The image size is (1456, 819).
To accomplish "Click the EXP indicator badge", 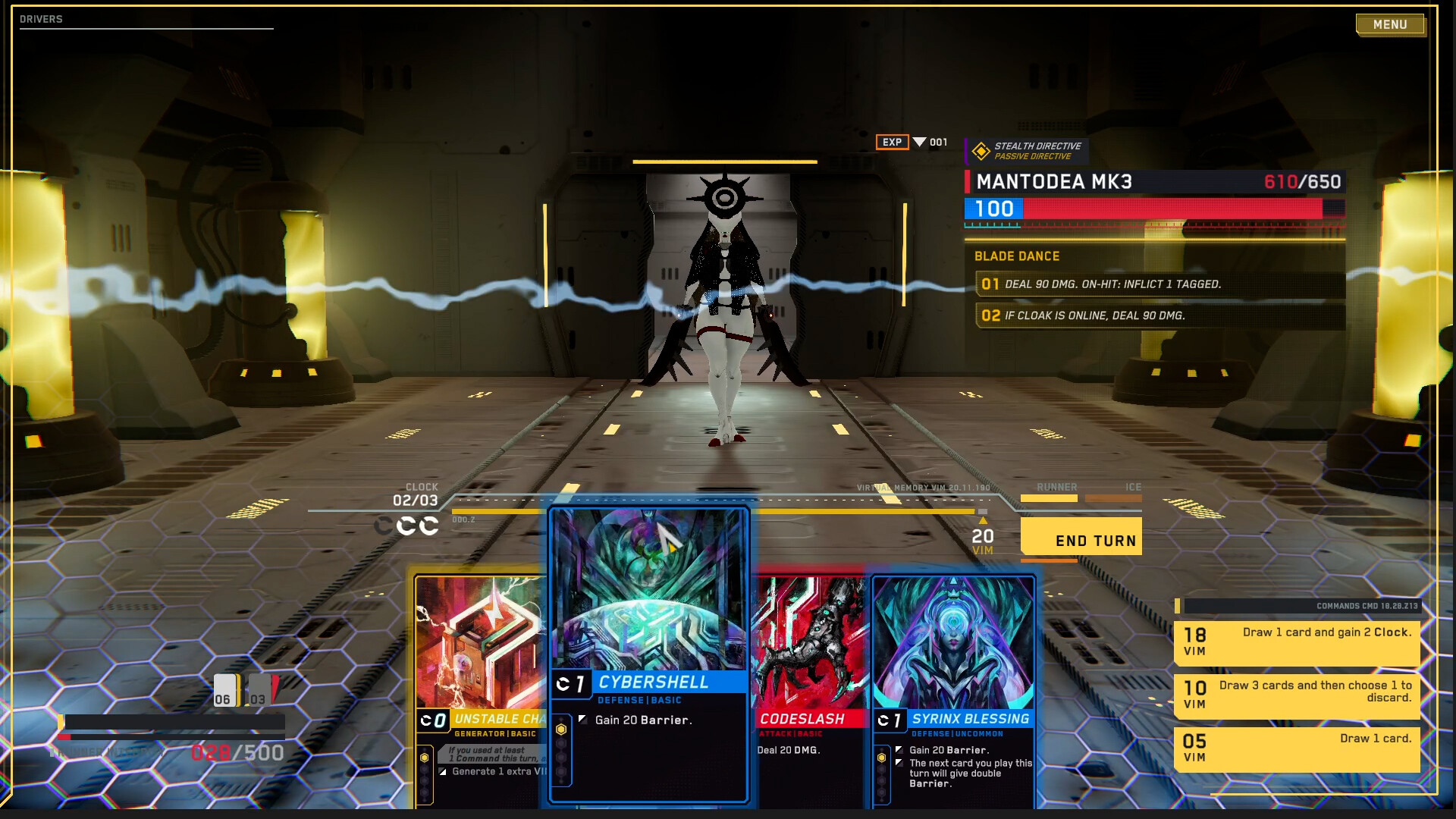I will coord(892,142).
